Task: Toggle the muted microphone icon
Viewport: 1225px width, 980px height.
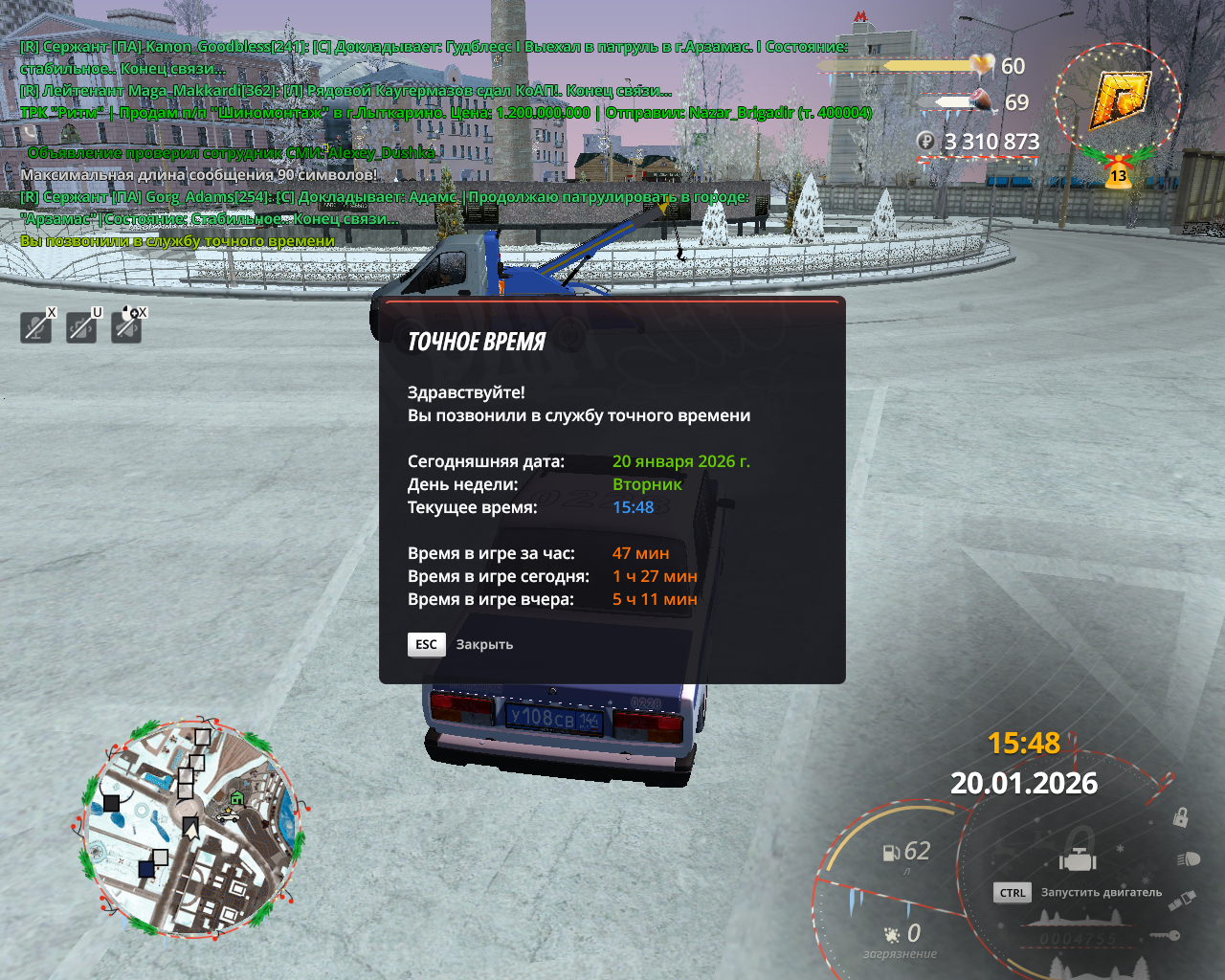Action: click(36, 327)
